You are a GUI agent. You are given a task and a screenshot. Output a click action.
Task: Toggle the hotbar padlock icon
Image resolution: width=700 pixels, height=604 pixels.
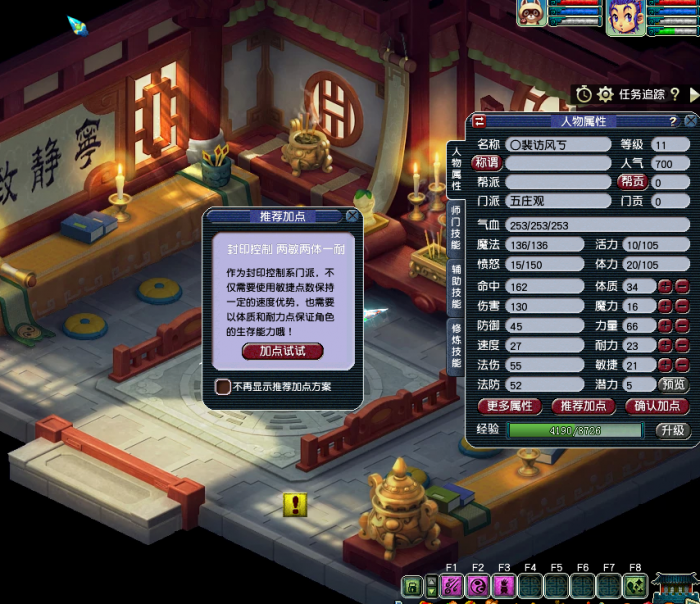(413, 587)
